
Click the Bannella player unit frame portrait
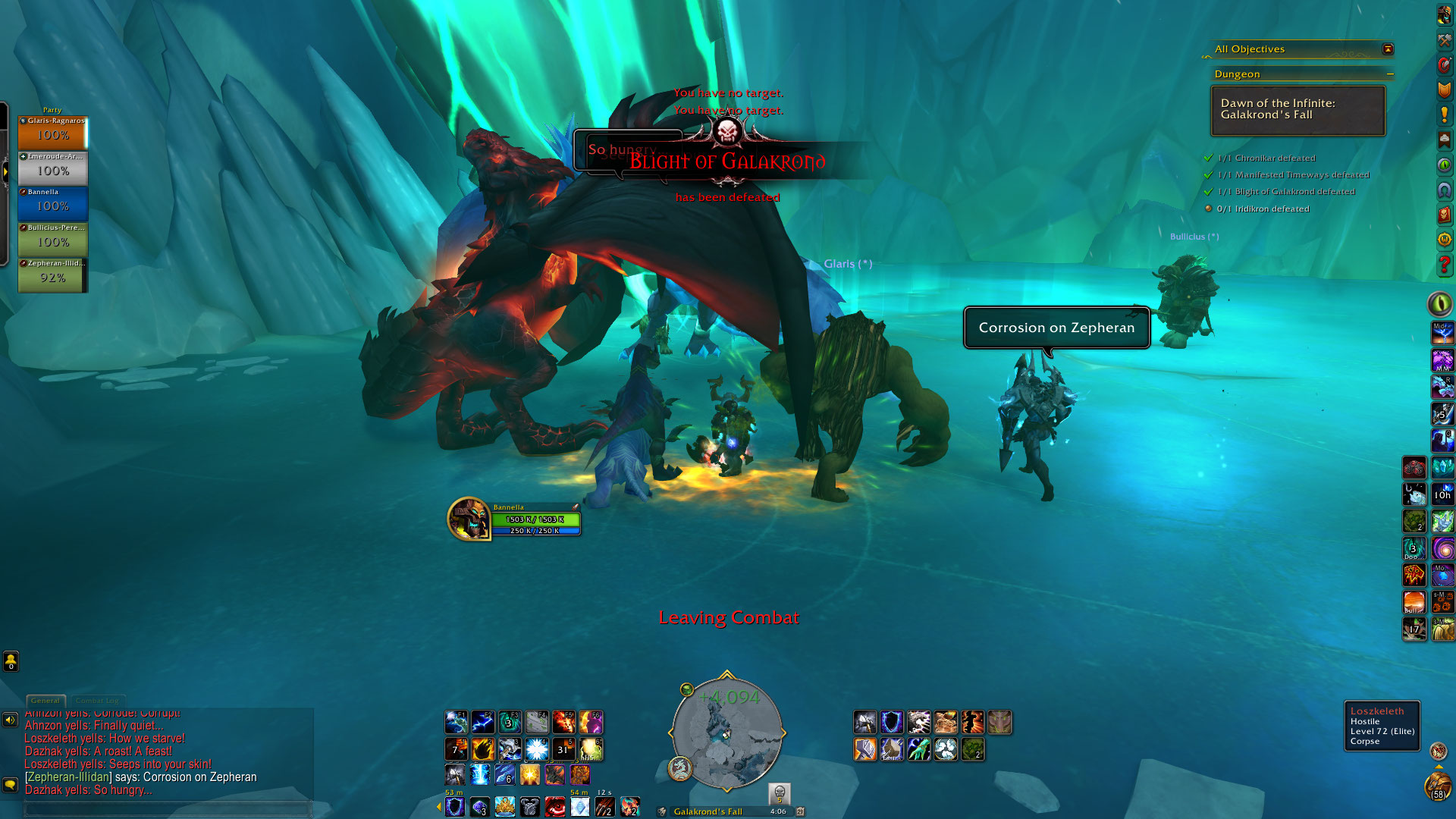tap(468, 519)
